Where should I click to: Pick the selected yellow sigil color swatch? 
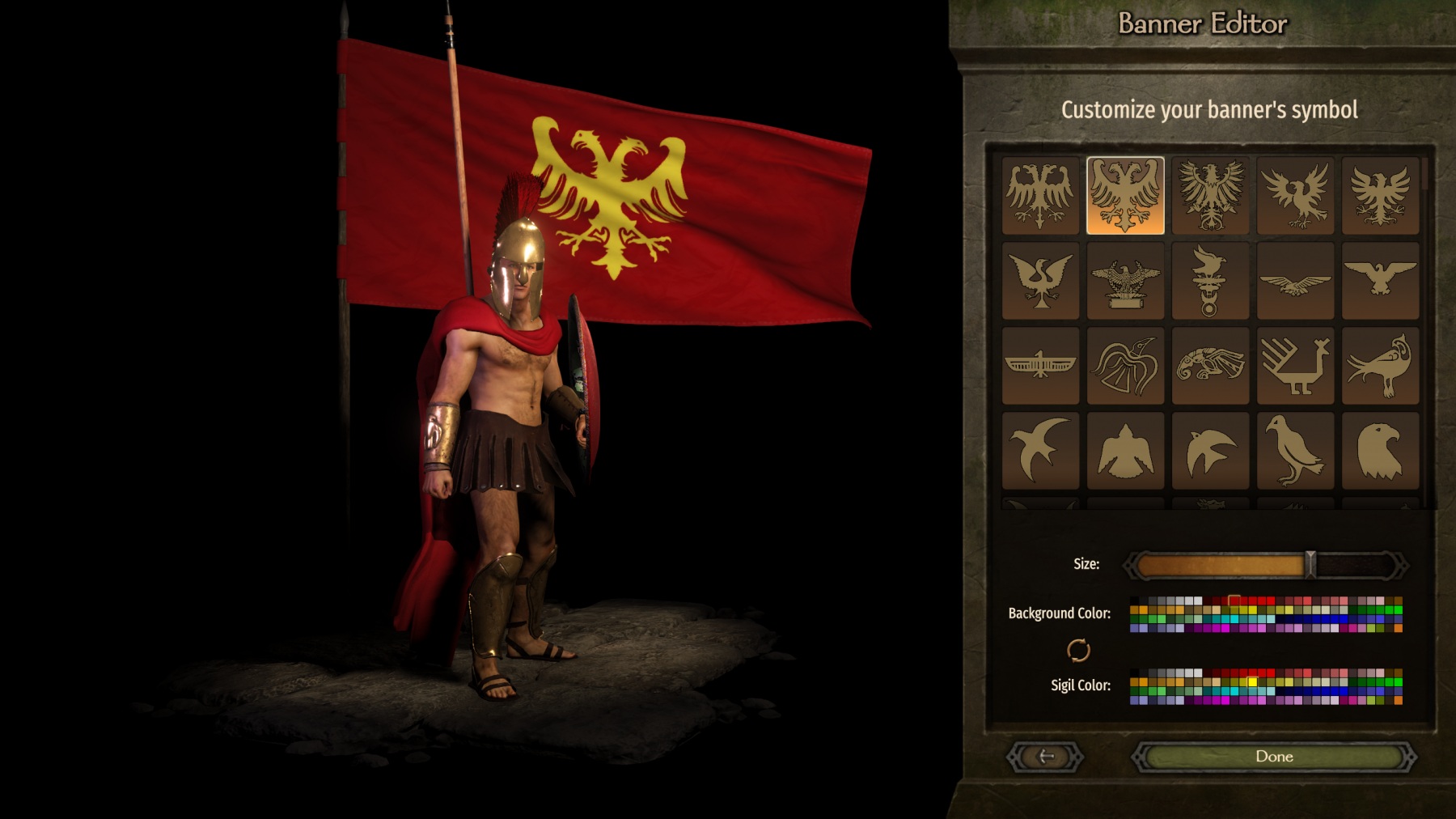tap(1252, 682)
